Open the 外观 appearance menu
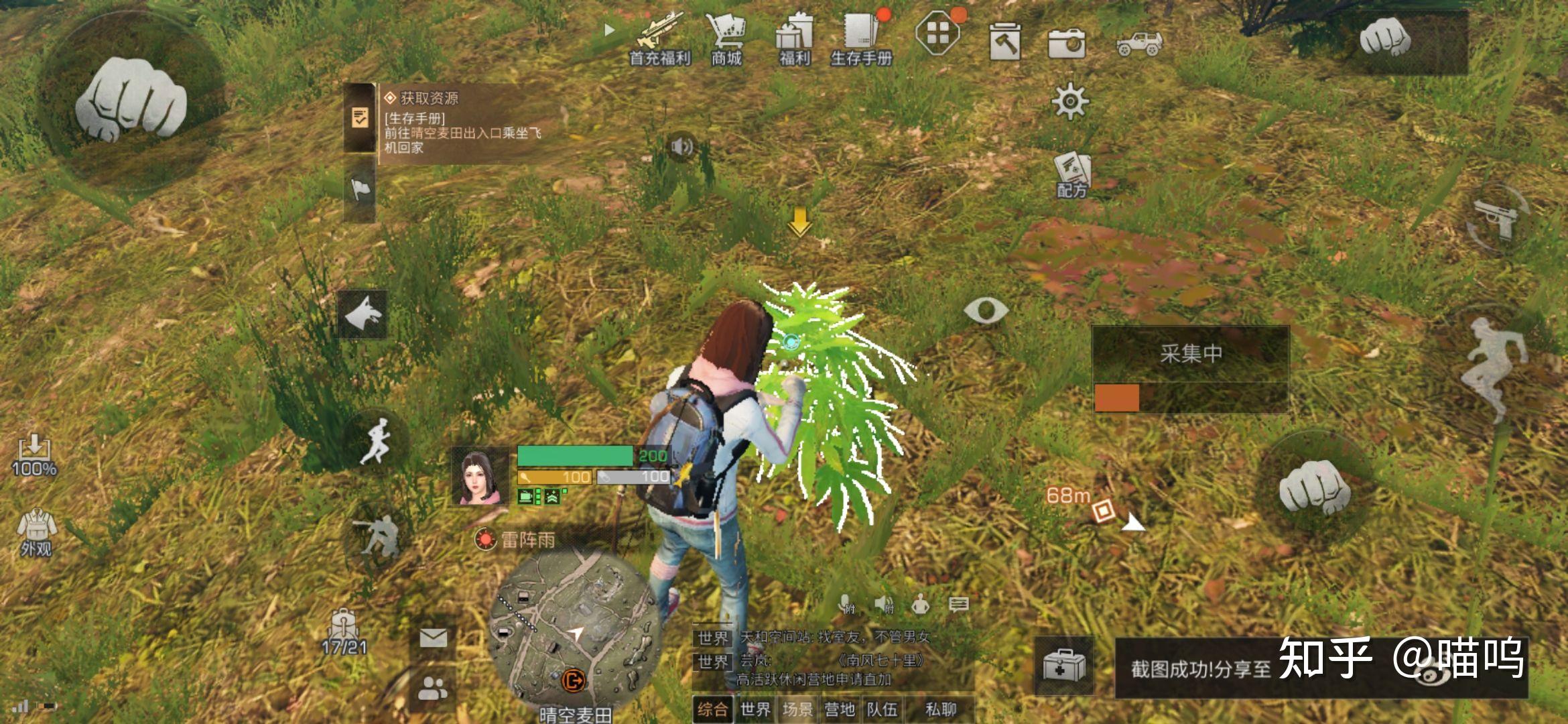1568x724 pixels. point(36,533)
